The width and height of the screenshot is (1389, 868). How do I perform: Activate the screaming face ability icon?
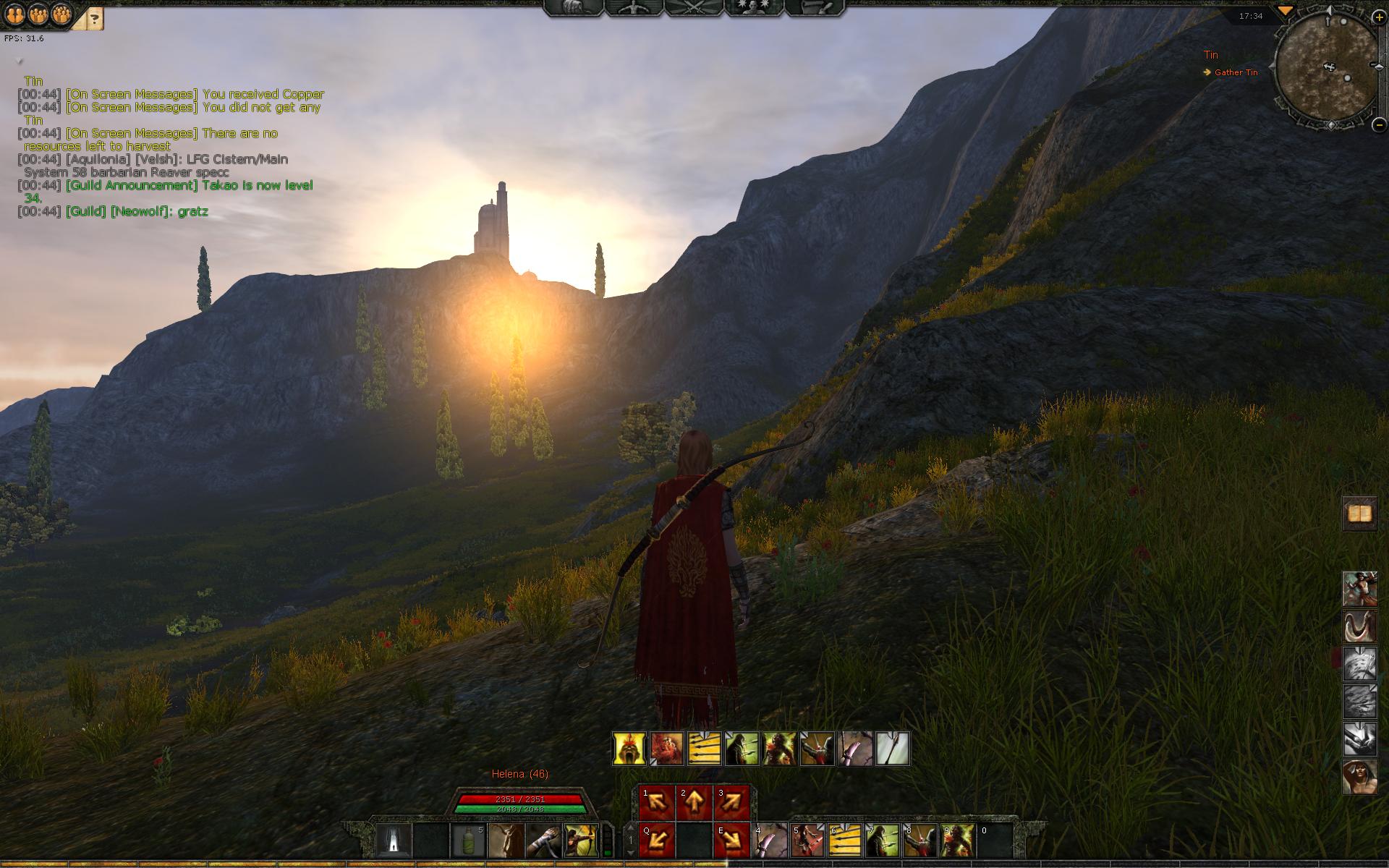(x=629, y=749)
